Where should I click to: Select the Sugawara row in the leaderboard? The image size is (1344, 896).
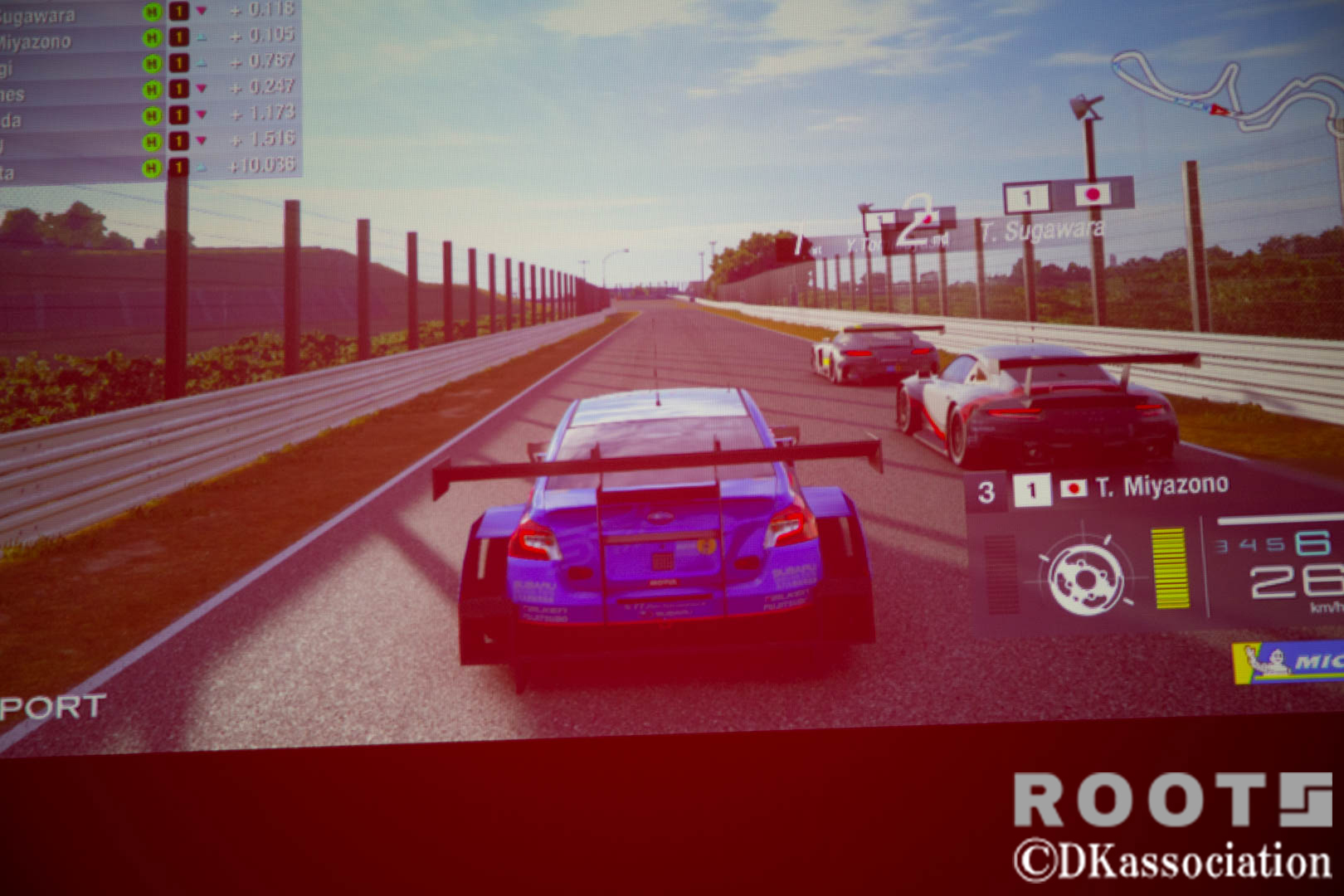[x=149, y=12]
